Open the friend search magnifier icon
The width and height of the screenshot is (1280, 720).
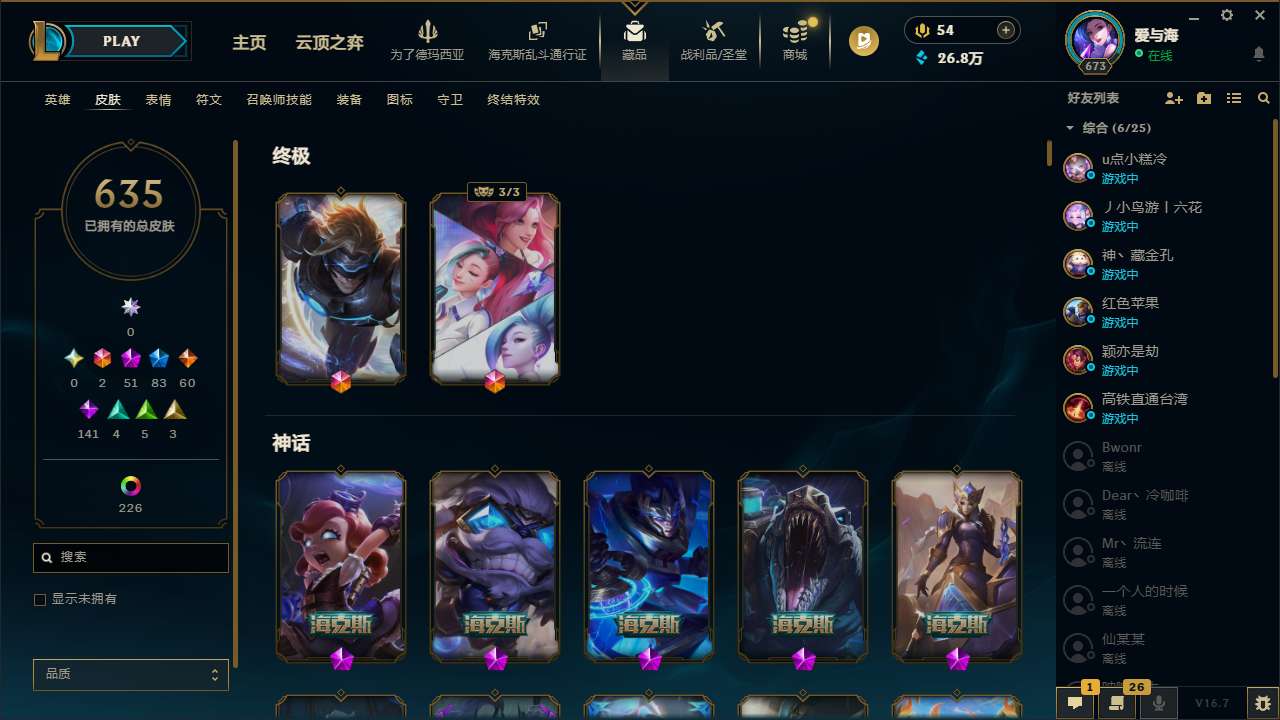(x=1264, y=98)
